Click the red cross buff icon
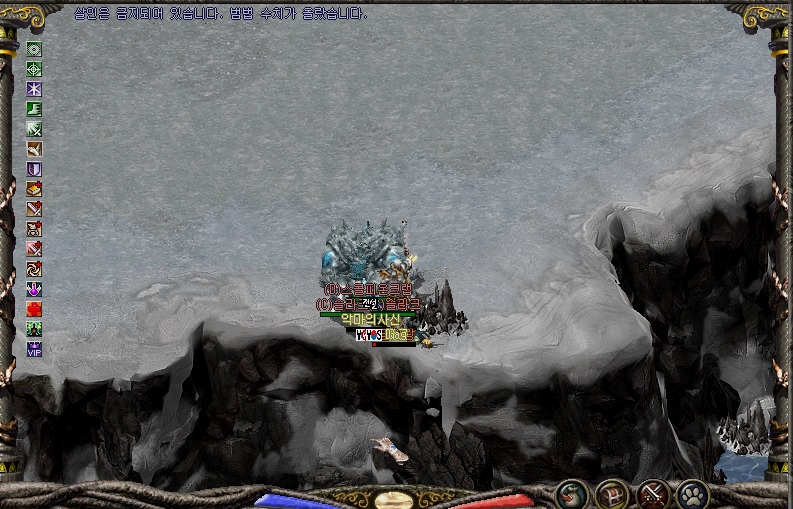Viewport: 793px width, 509px height. click(34, 309)
